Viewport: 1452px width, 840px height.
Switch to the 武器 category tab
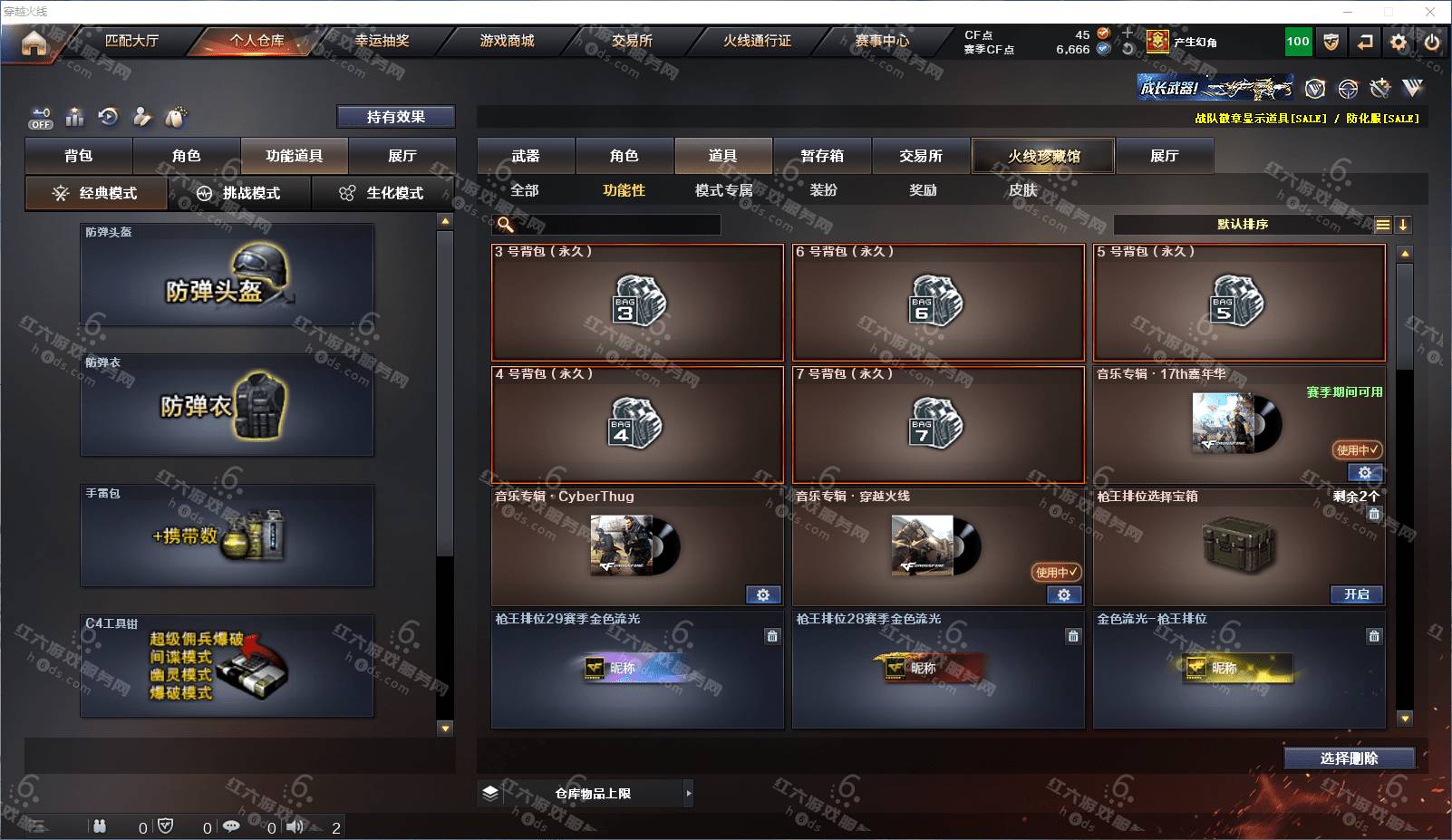[526, 156]
